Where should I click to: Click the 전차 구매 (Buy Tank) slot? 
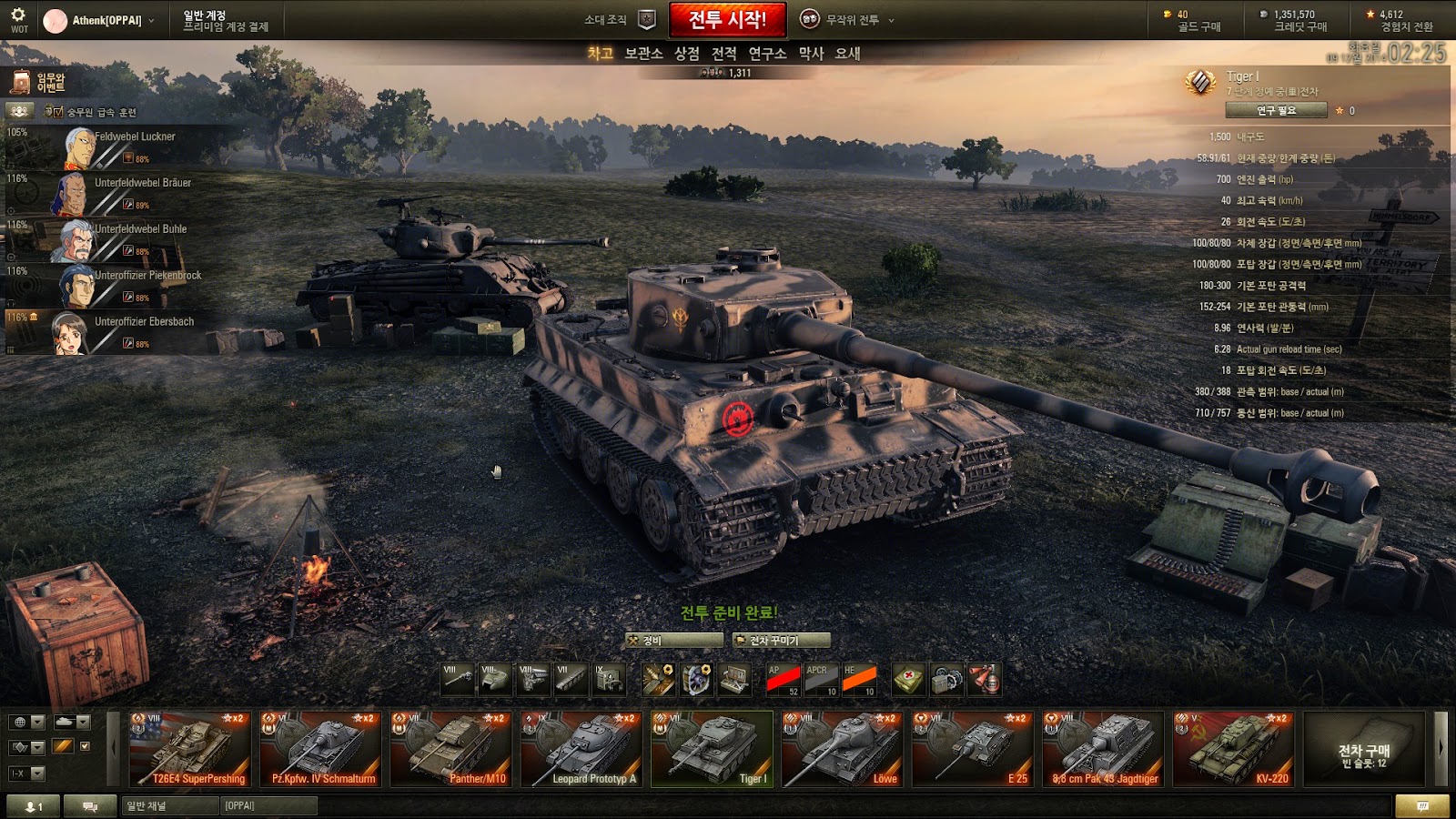pos(1363,749)
